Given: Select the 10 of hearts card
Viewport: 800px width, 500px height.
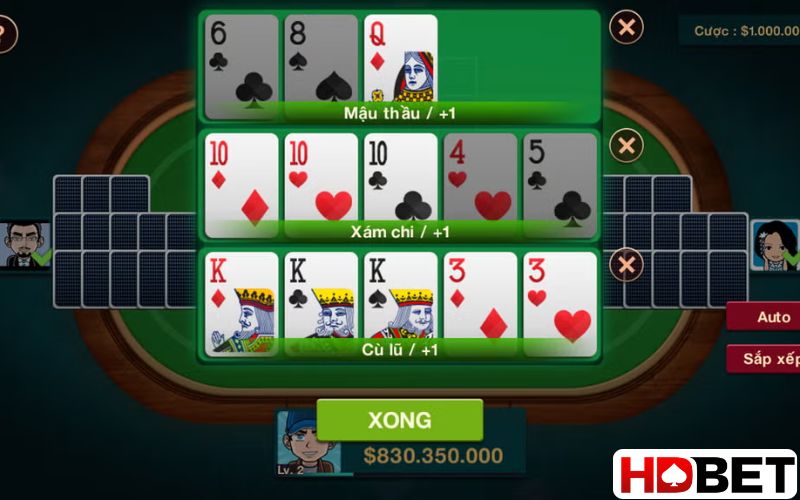Looking at the screenshot, I should [x=320, y=180].
